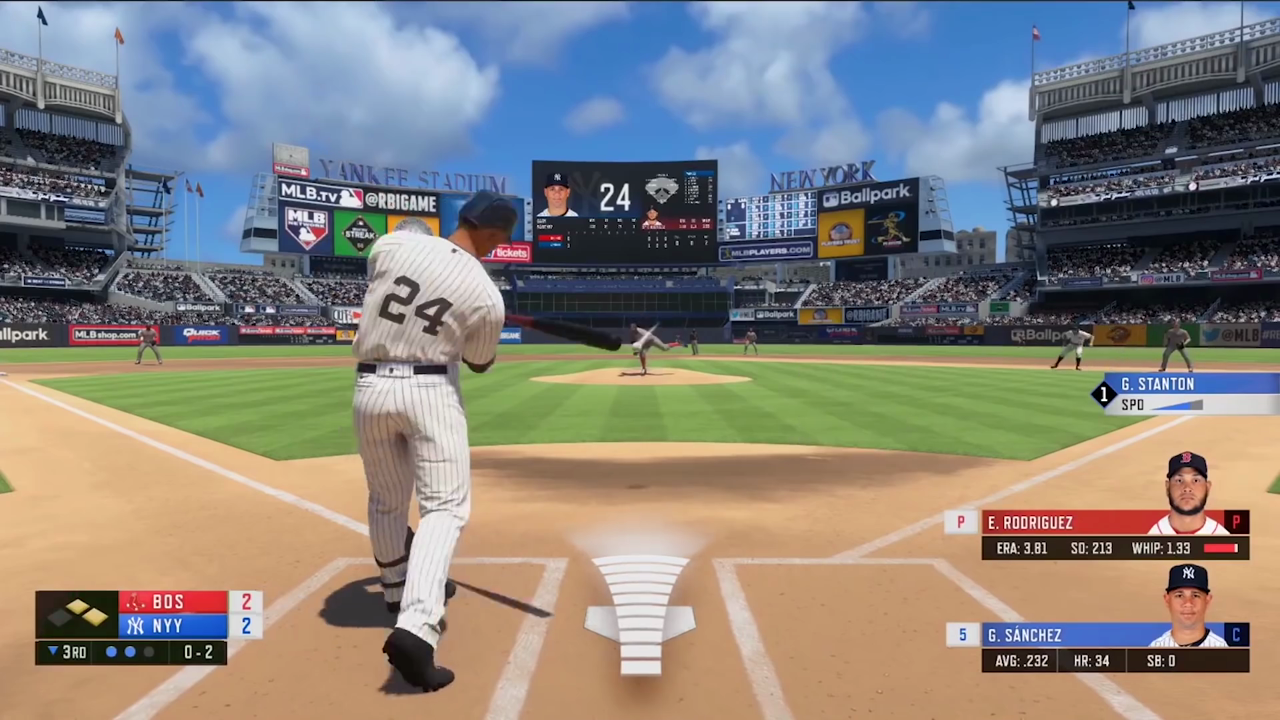Click the diamond-shaped batting order number beside G. Stanton
Image resolution: width=1280 pixels, height=720 pixels.
click(1103, 394)
